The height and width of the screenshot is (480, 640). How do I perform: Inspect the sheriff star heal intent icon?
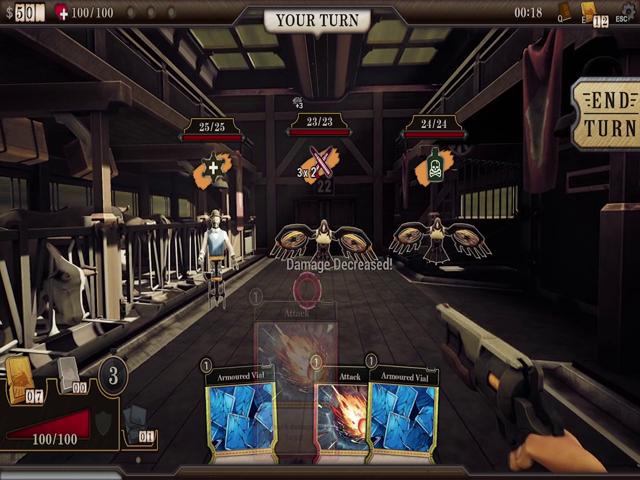click(213, 168)
